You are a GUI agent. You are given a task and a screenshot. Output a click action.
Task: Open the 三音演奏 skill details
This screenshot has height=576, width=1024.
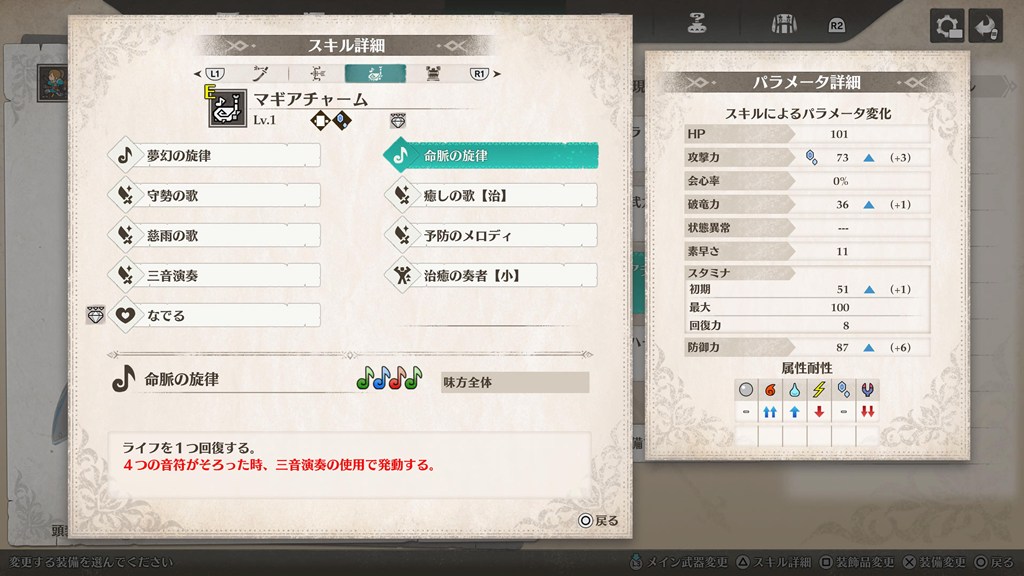(214, 275)
